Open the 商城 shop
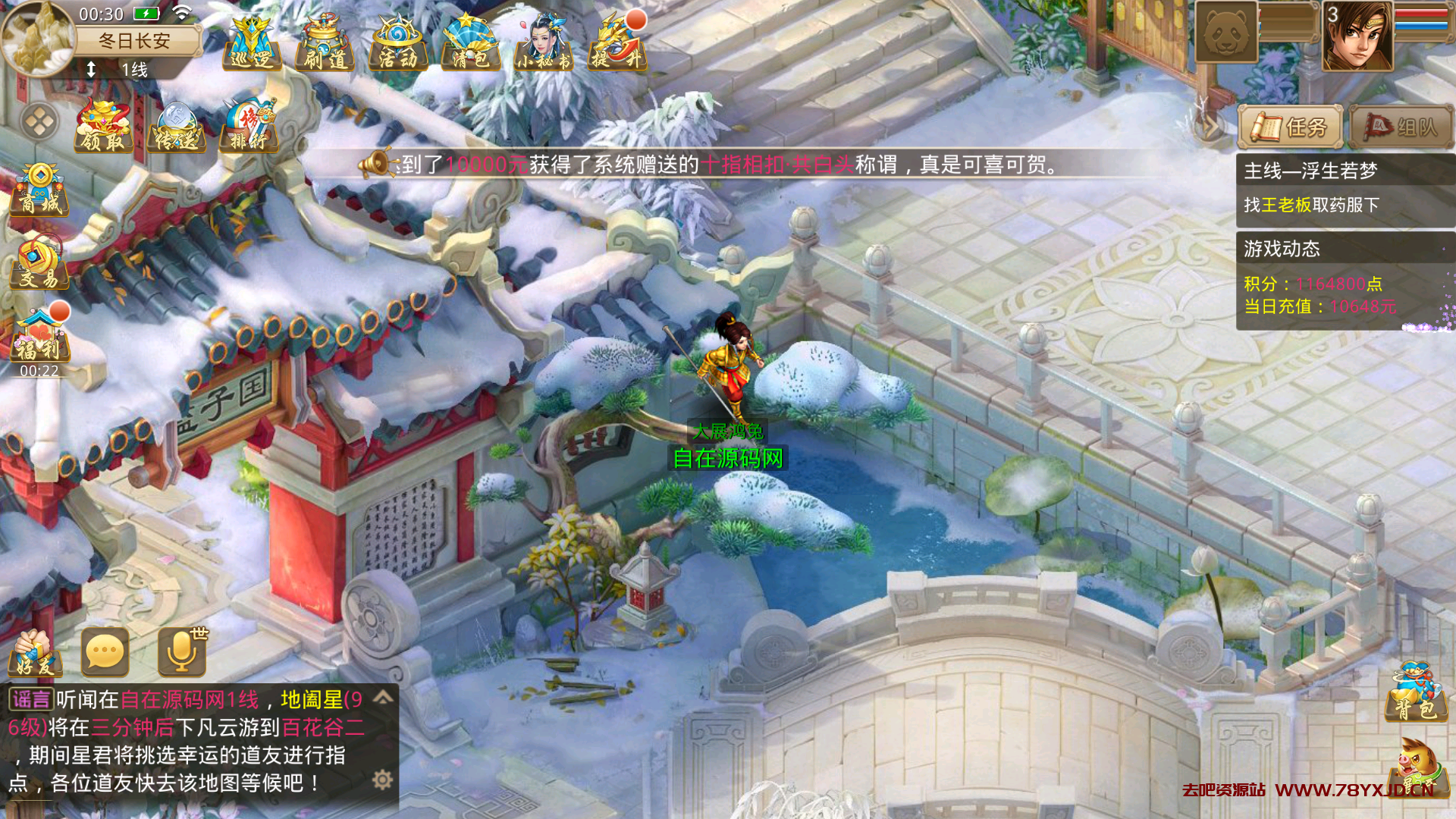 pyautogui.click(x=39, y=190)
